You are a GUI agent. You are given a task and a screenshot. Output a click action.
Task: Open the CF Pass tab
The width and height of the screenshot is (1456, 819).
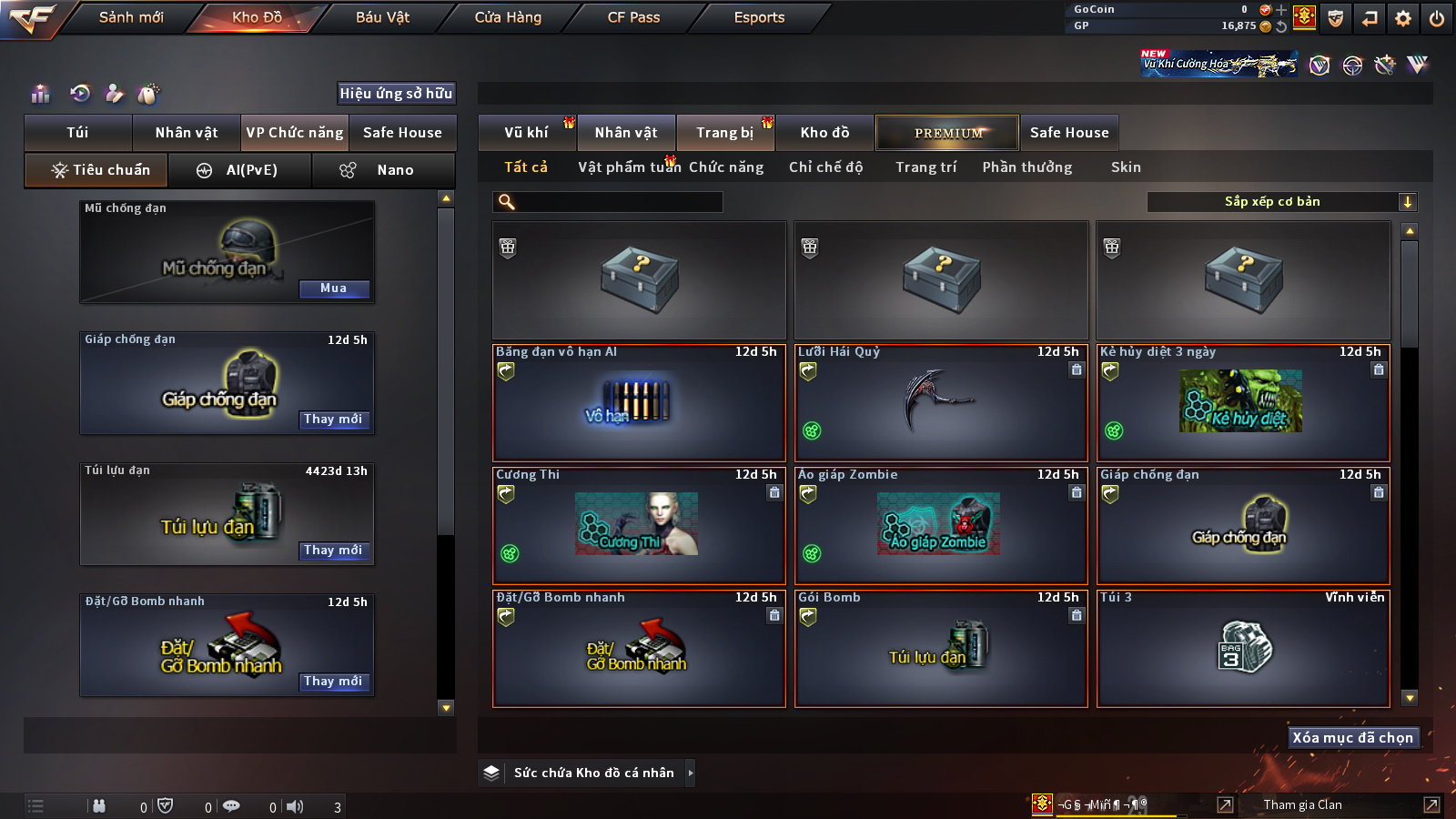click(633, 17)
